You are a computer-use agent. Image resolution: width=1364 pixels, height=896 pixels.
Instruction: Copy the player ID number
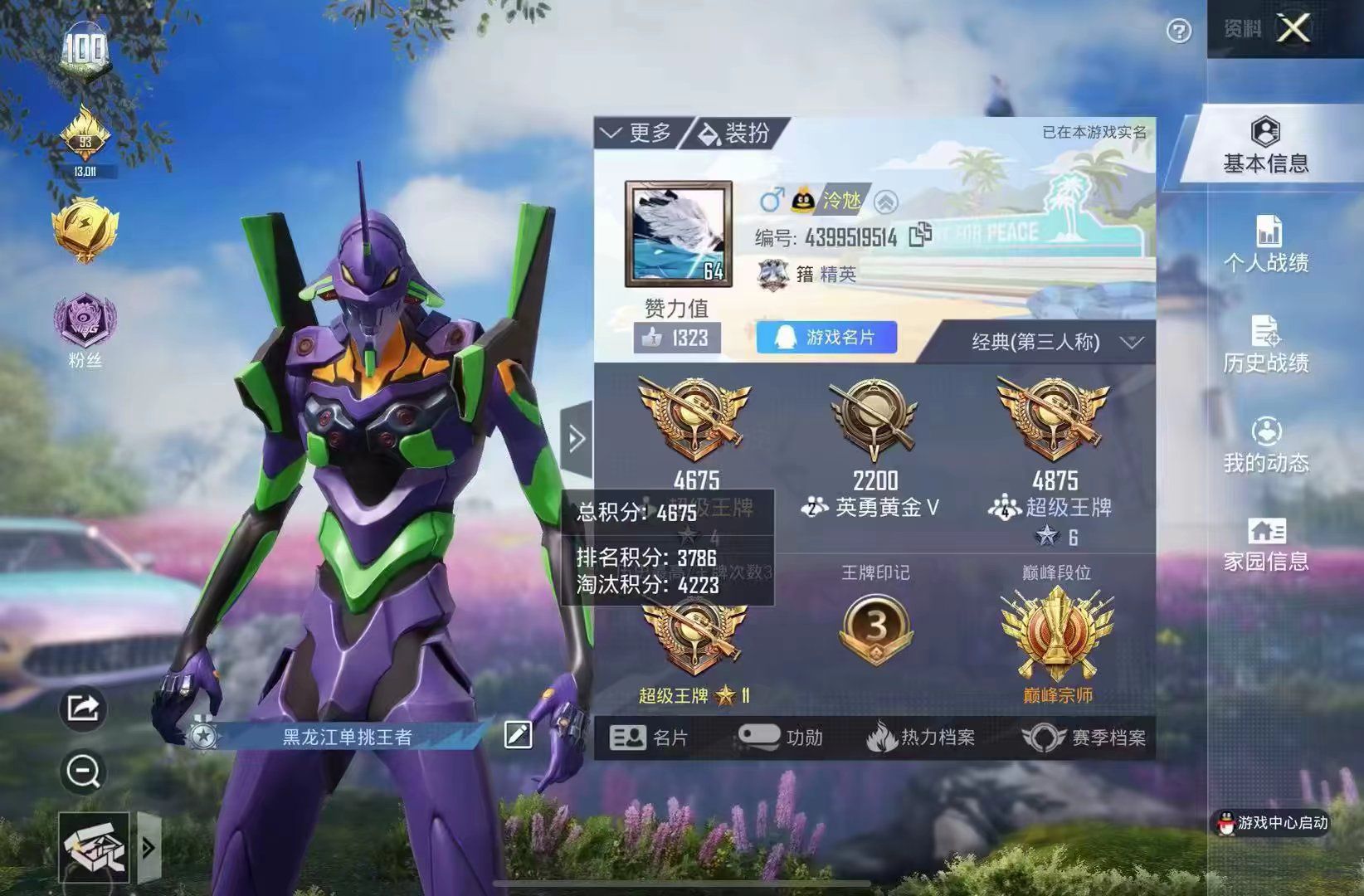919,236
